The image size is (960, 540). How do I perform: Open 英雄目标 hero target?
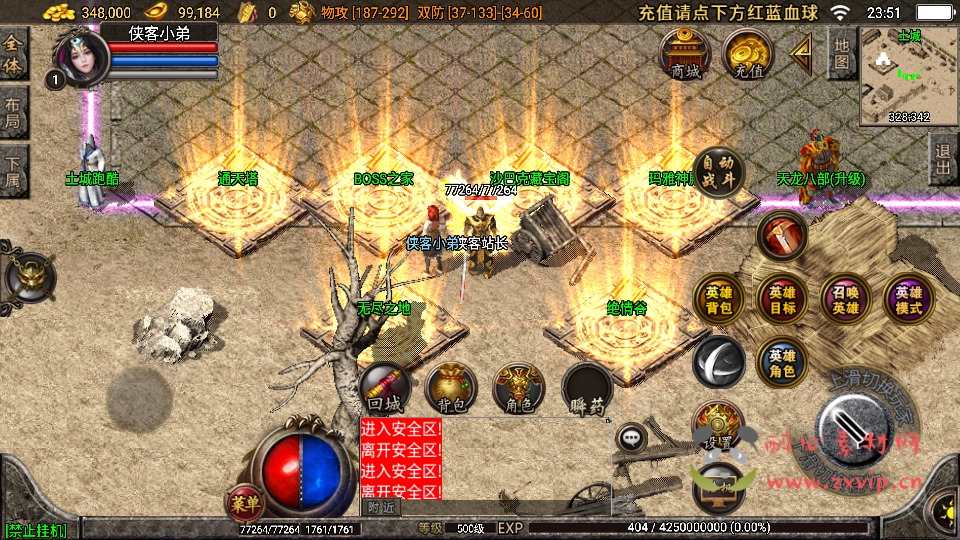782,299
